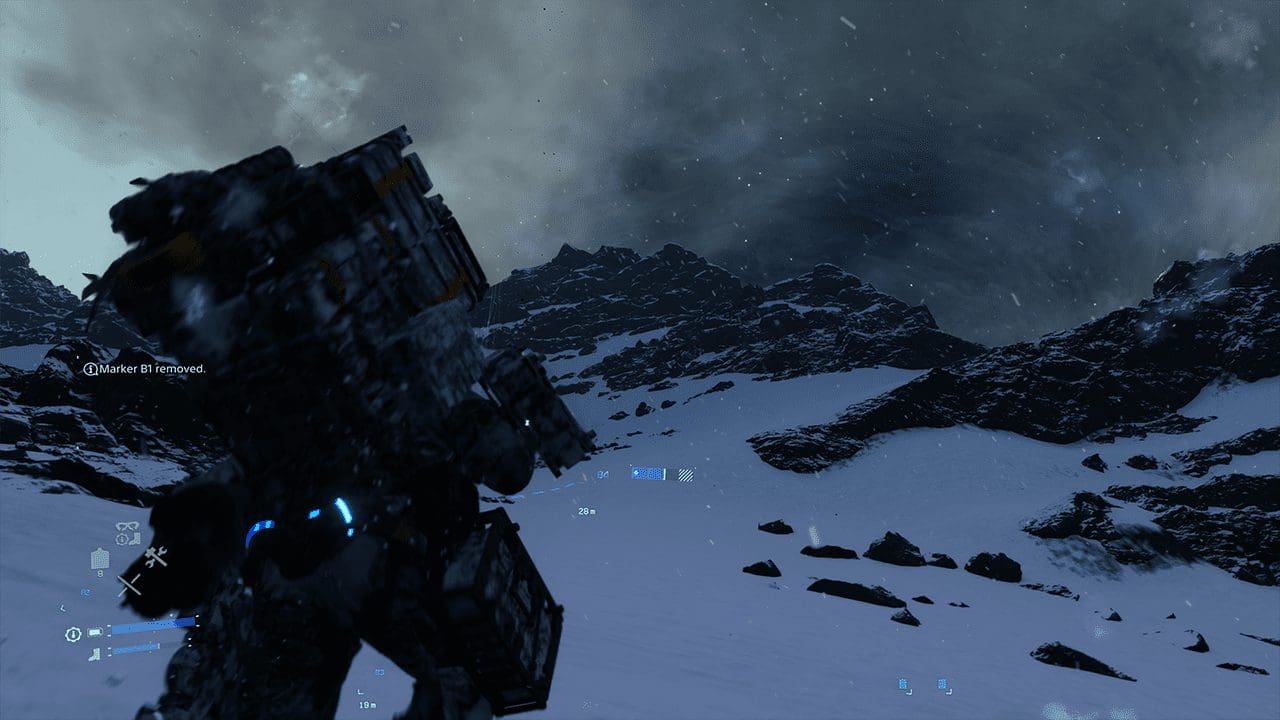Select the tools crafting icon near the crosshair
The width and height of the screenshot is (1280, 720).
point(155,556)
